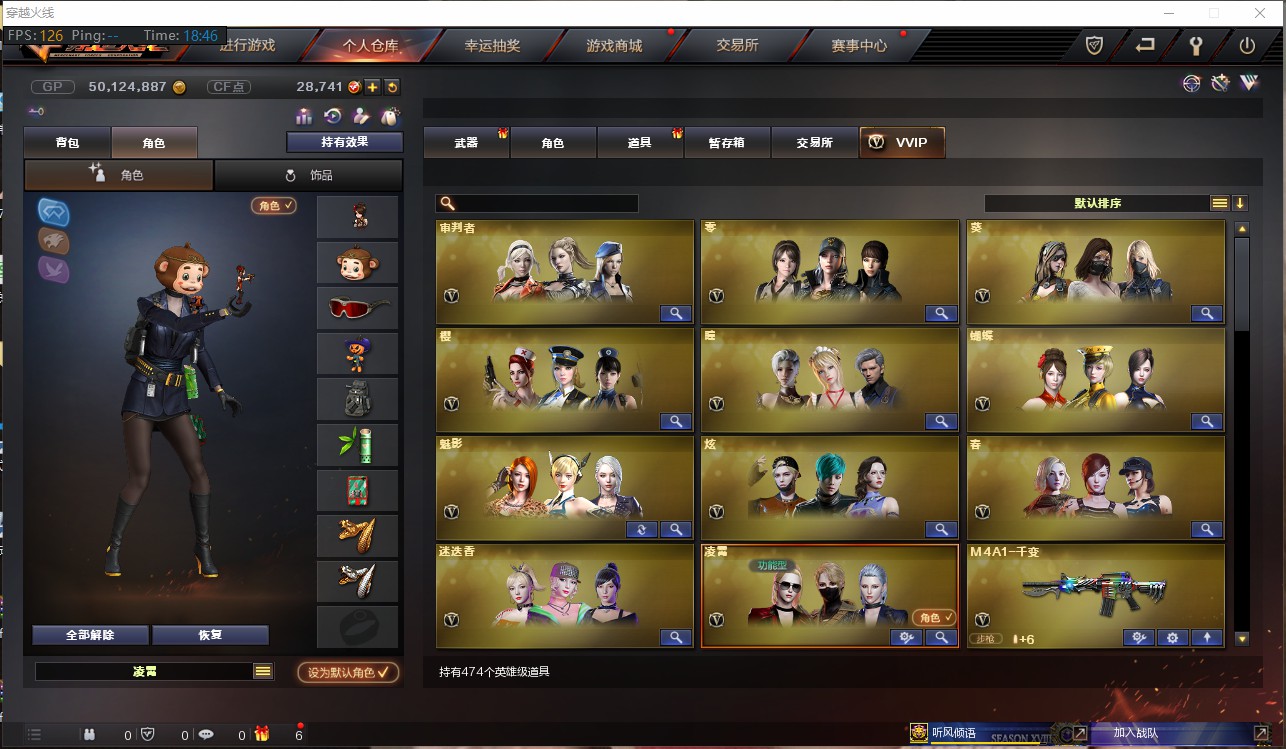Click the blue swap toggle on the 魅影 card
This screenshot has height=749, width=1286.
[x=643, y=529]
